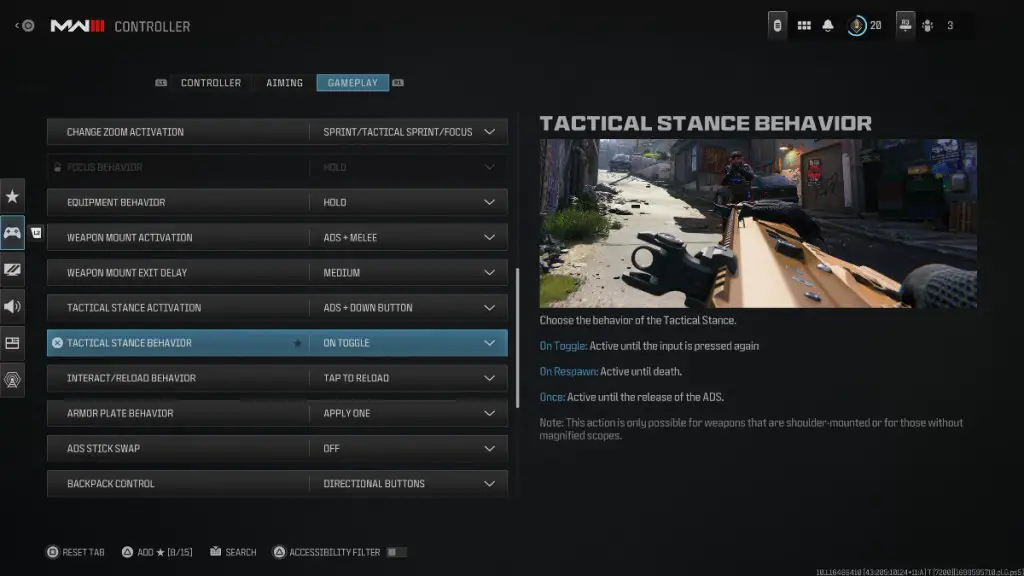The width and height of the screenshot is (1024, 576).
Task: Favorite Tactical Stance Behavior with the star
Action: pyautogui.click(x=297, y=343)
